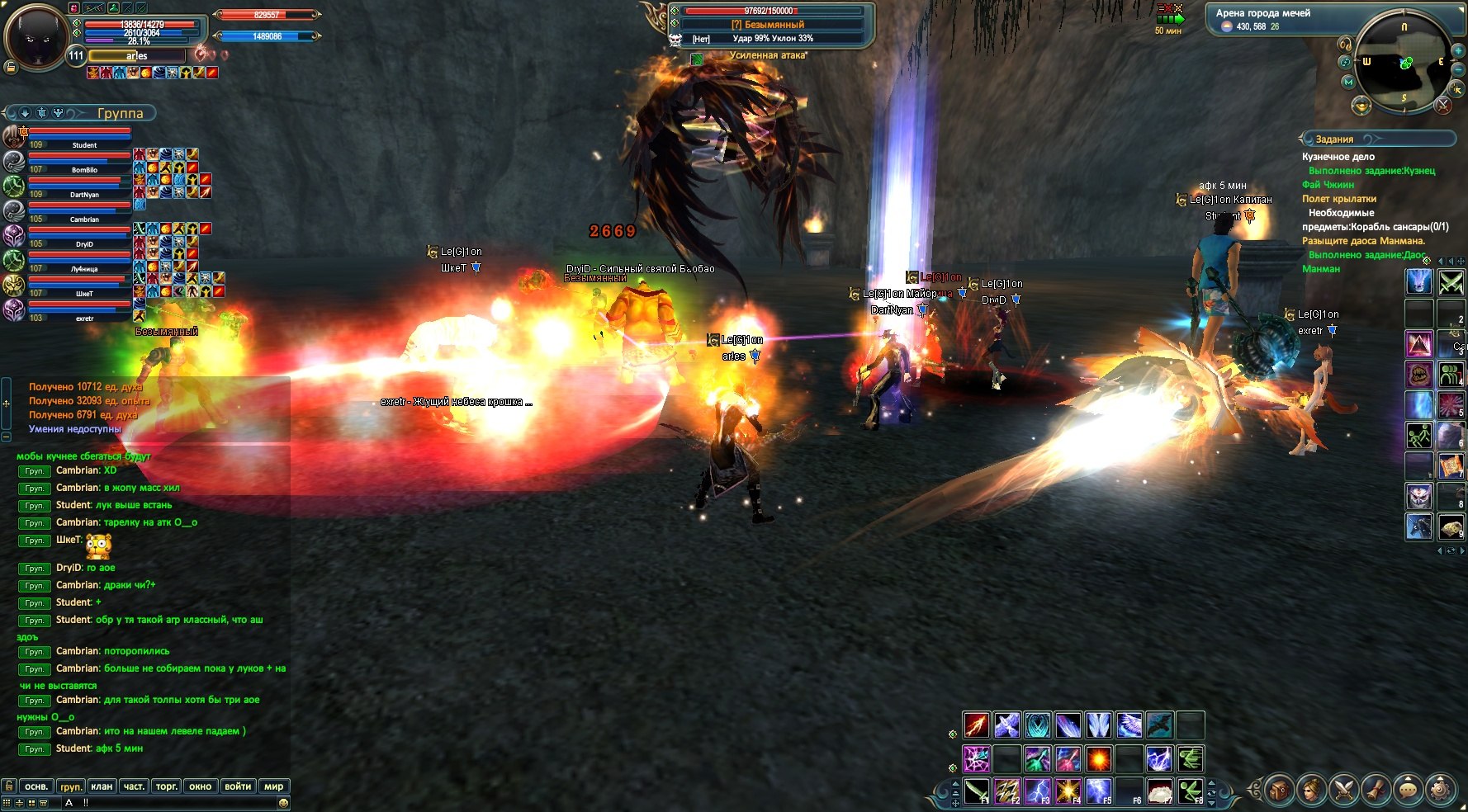Use the F1 green sword skill
Viewport: 1468px width, 812px height.
(977, 791)
